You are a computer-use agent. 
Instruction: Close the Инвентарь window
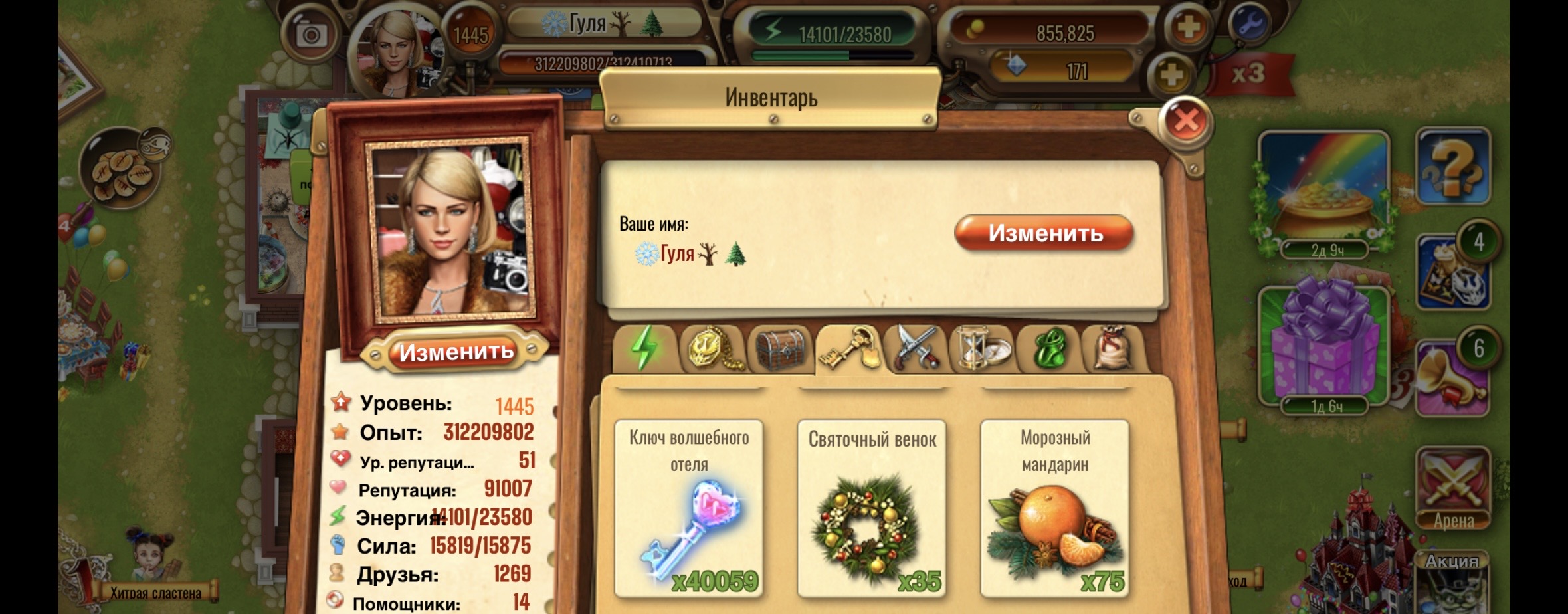point(1185,121)
